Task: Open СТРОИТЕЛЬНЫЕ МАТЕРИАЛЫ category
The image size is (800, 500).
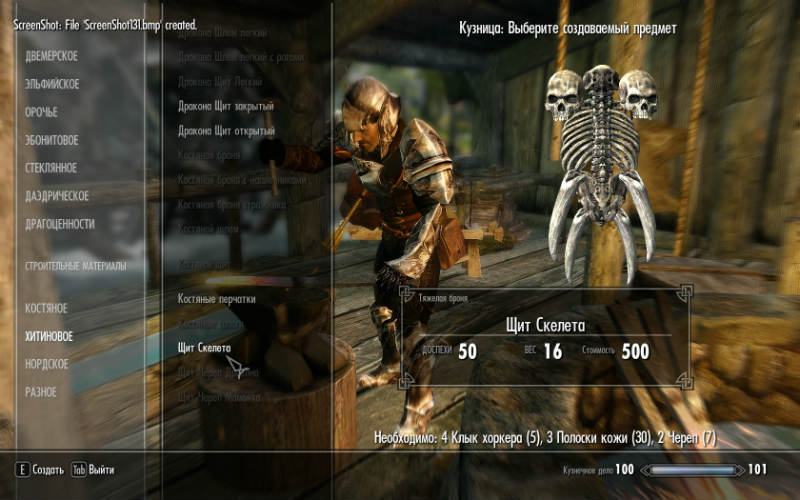Action: pyautogui.click(x=76, y=266)
